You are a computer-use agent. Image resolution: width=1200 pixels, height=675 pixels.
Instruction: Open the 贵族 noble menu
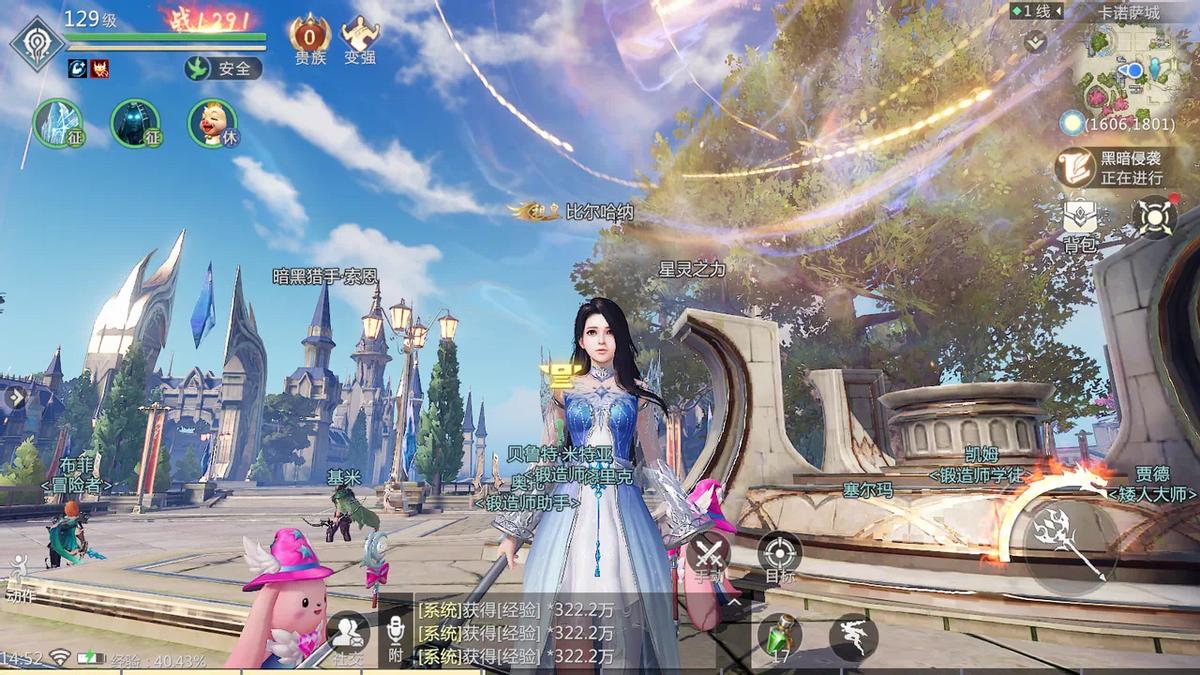[x=310, y=39]
